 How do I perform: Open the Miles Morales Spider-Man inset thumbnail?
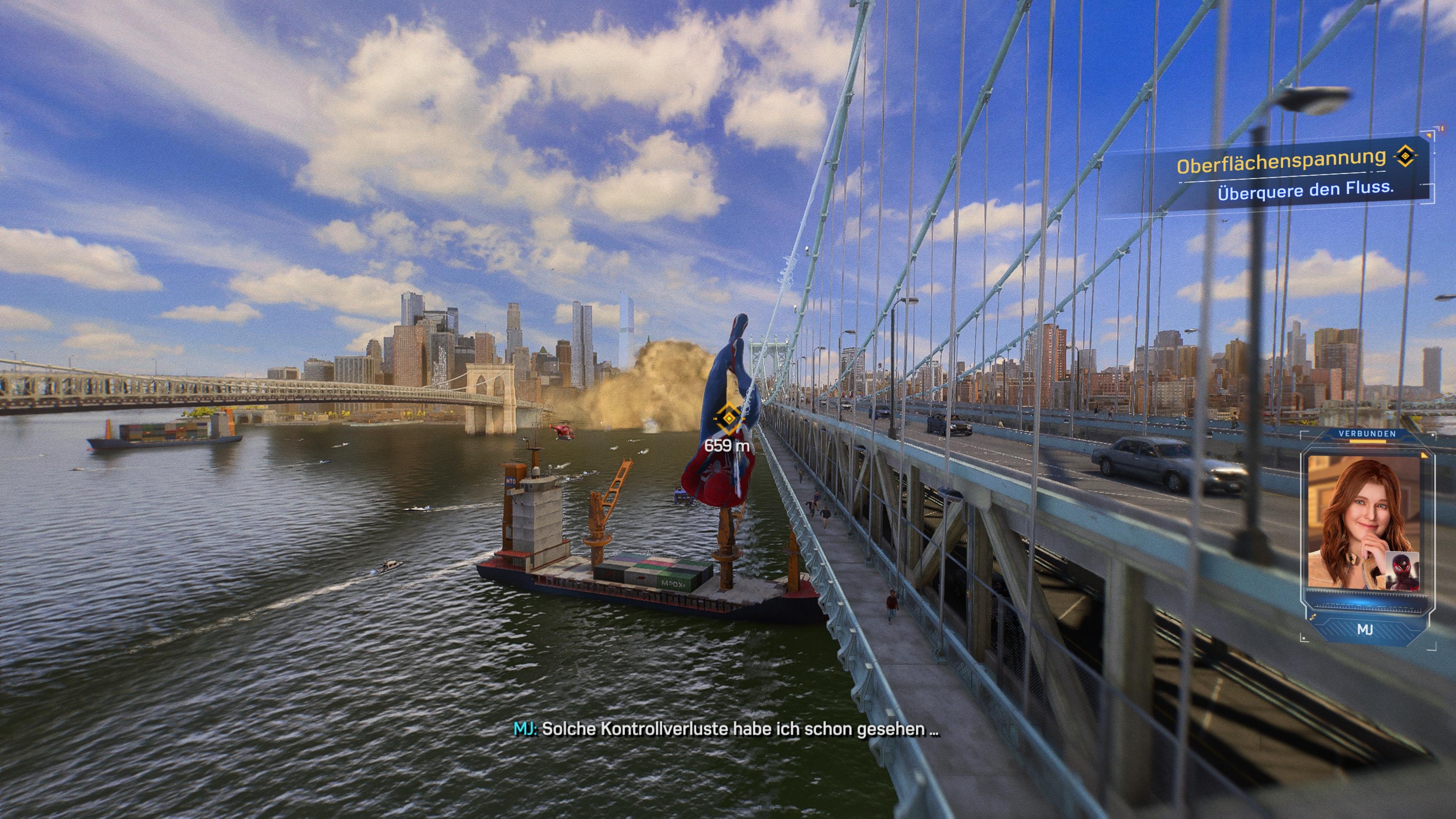pos(1403,571)
